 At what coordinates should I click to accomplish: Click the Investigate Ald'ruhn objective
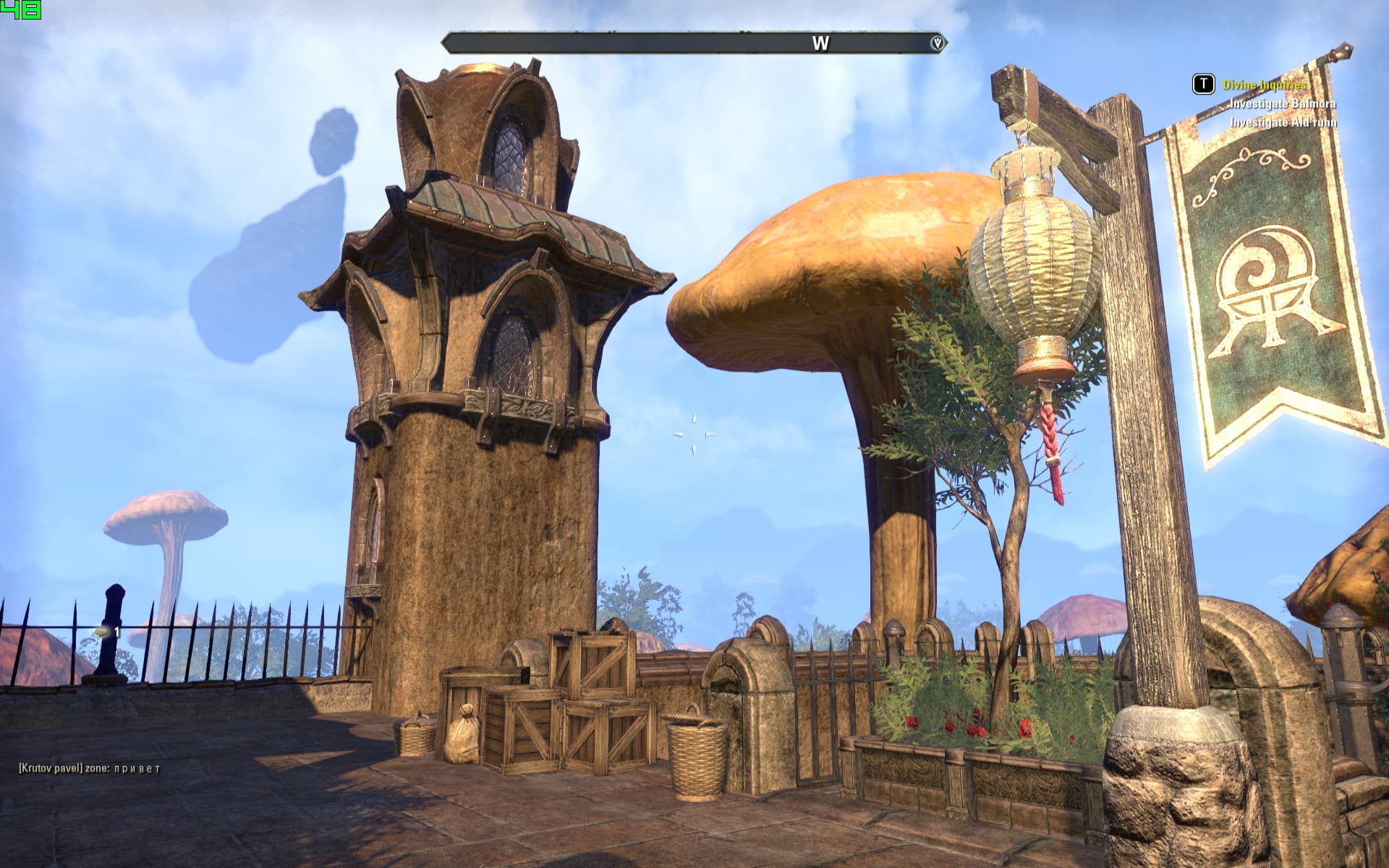pyautogui.click(x=1283, y=123)
